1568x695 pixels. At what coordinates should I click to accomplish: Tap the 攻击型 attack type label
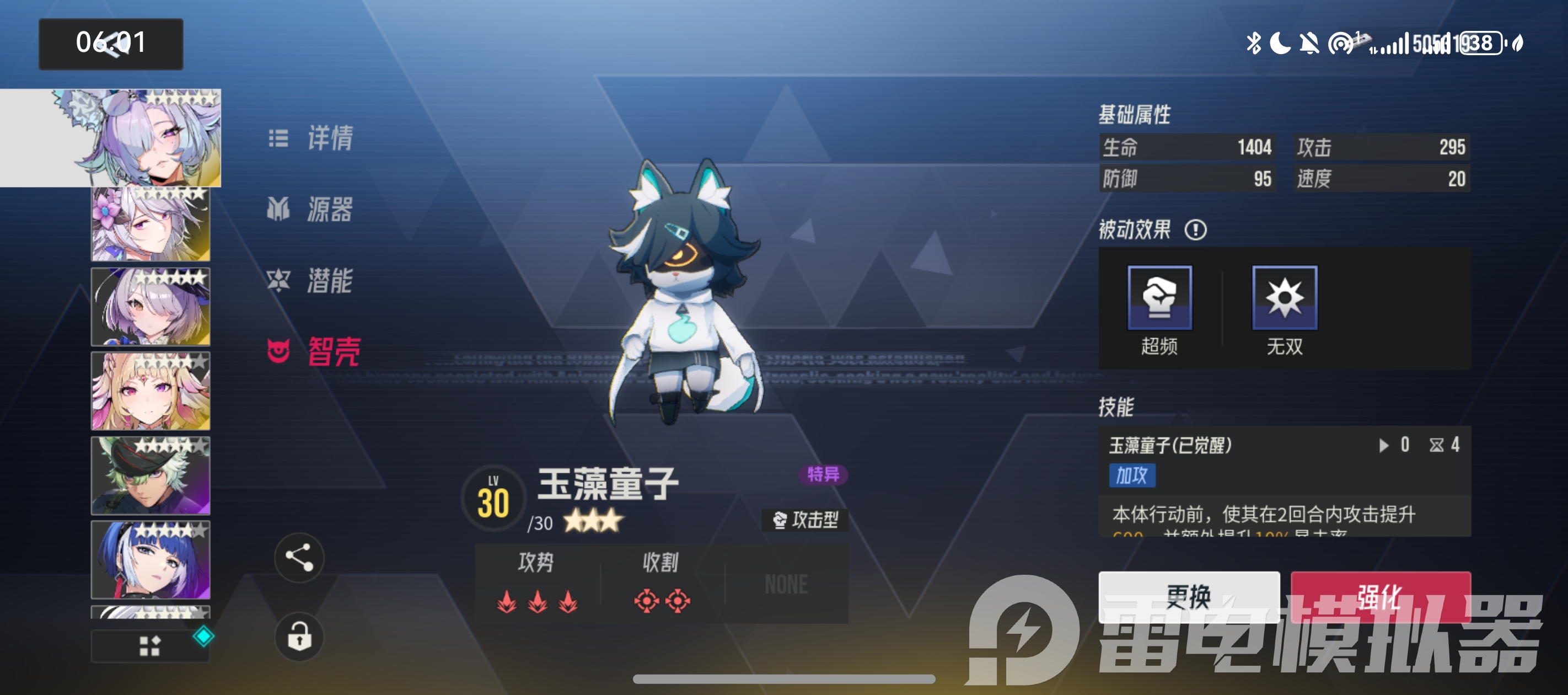pyautogui.click(x=806, y=520)
